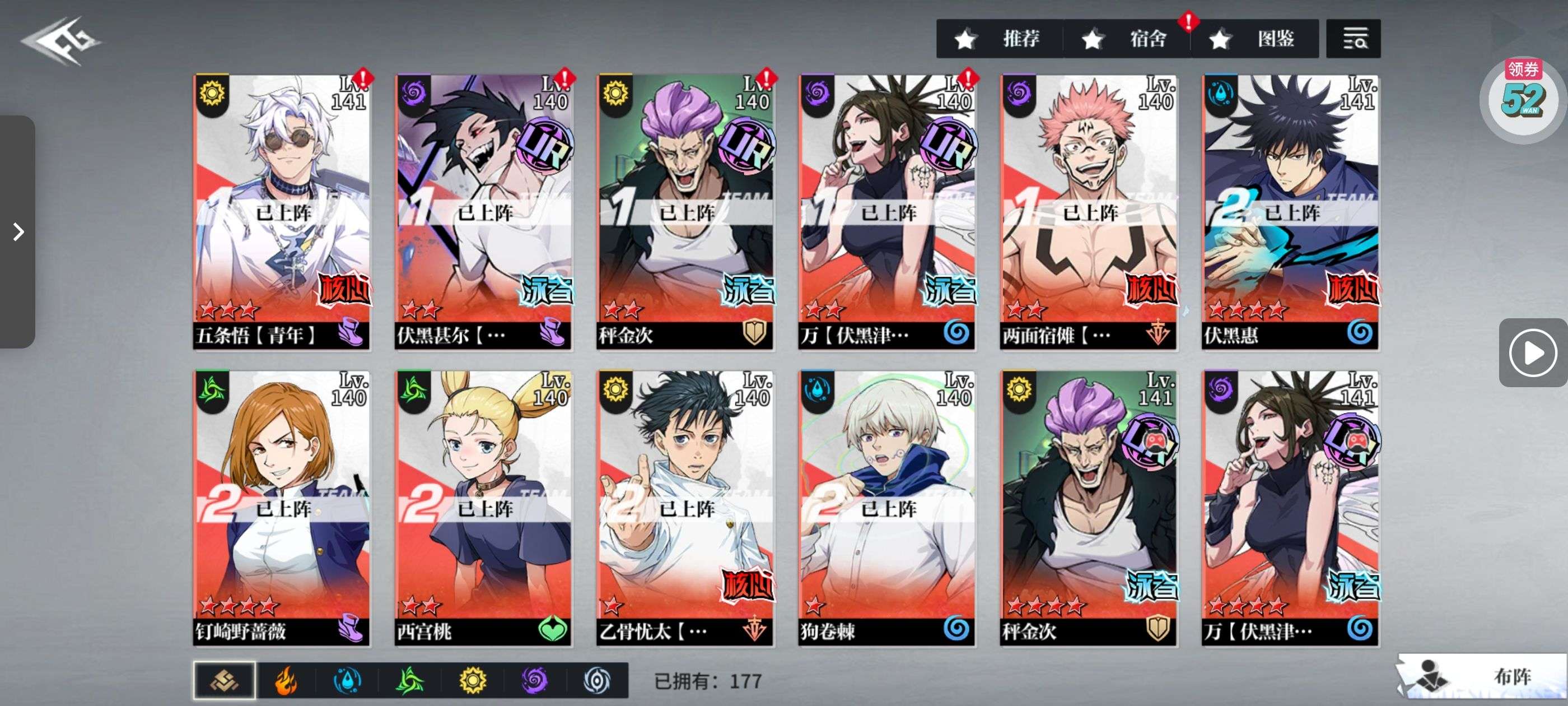This screenshot has width=1568, height=706.
Task: Filter characters by blue water element
Action: click(x=348, y=680)
